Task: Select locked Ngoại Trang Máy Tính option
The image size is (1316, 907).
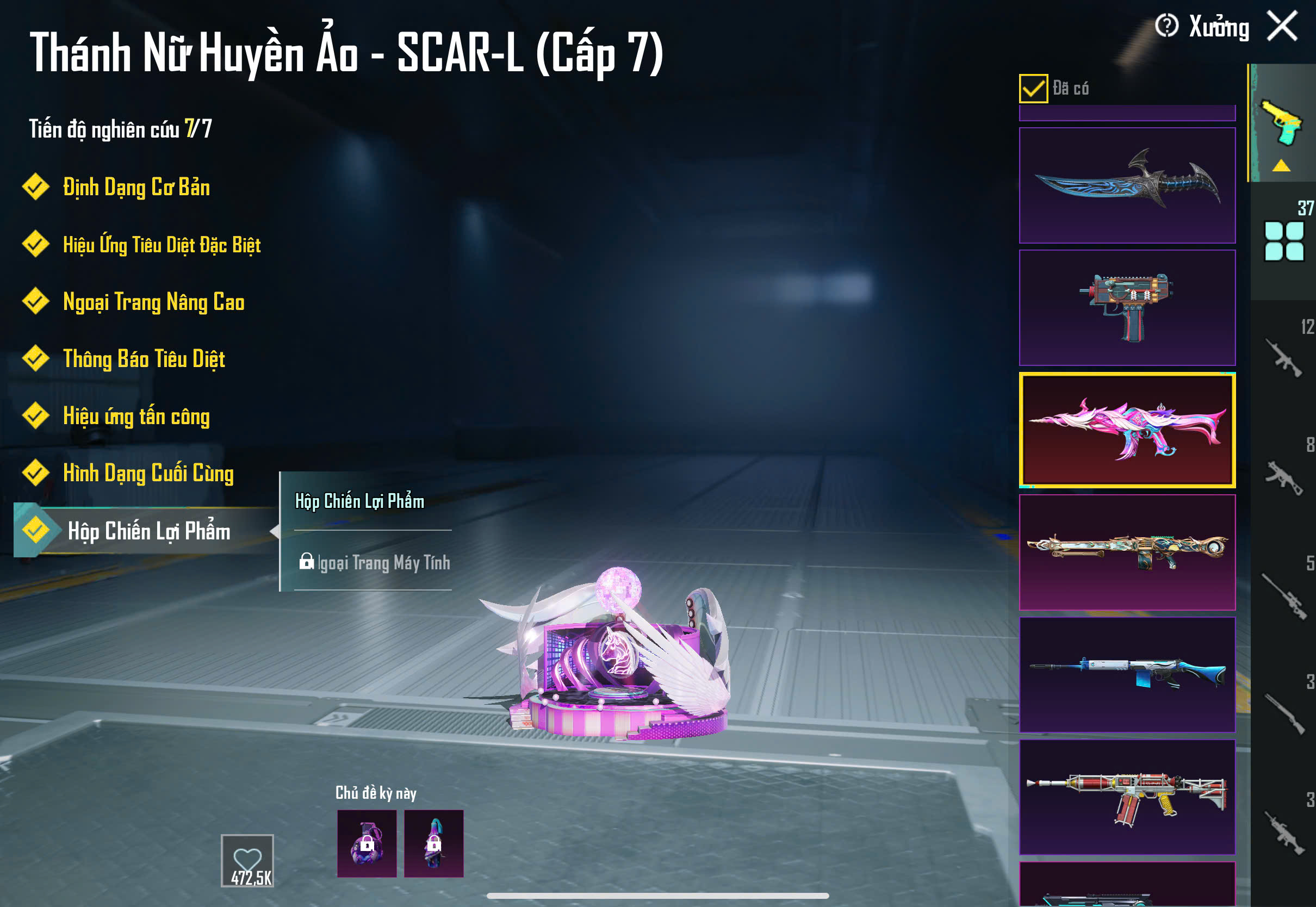Action: [x=375, y=563]
